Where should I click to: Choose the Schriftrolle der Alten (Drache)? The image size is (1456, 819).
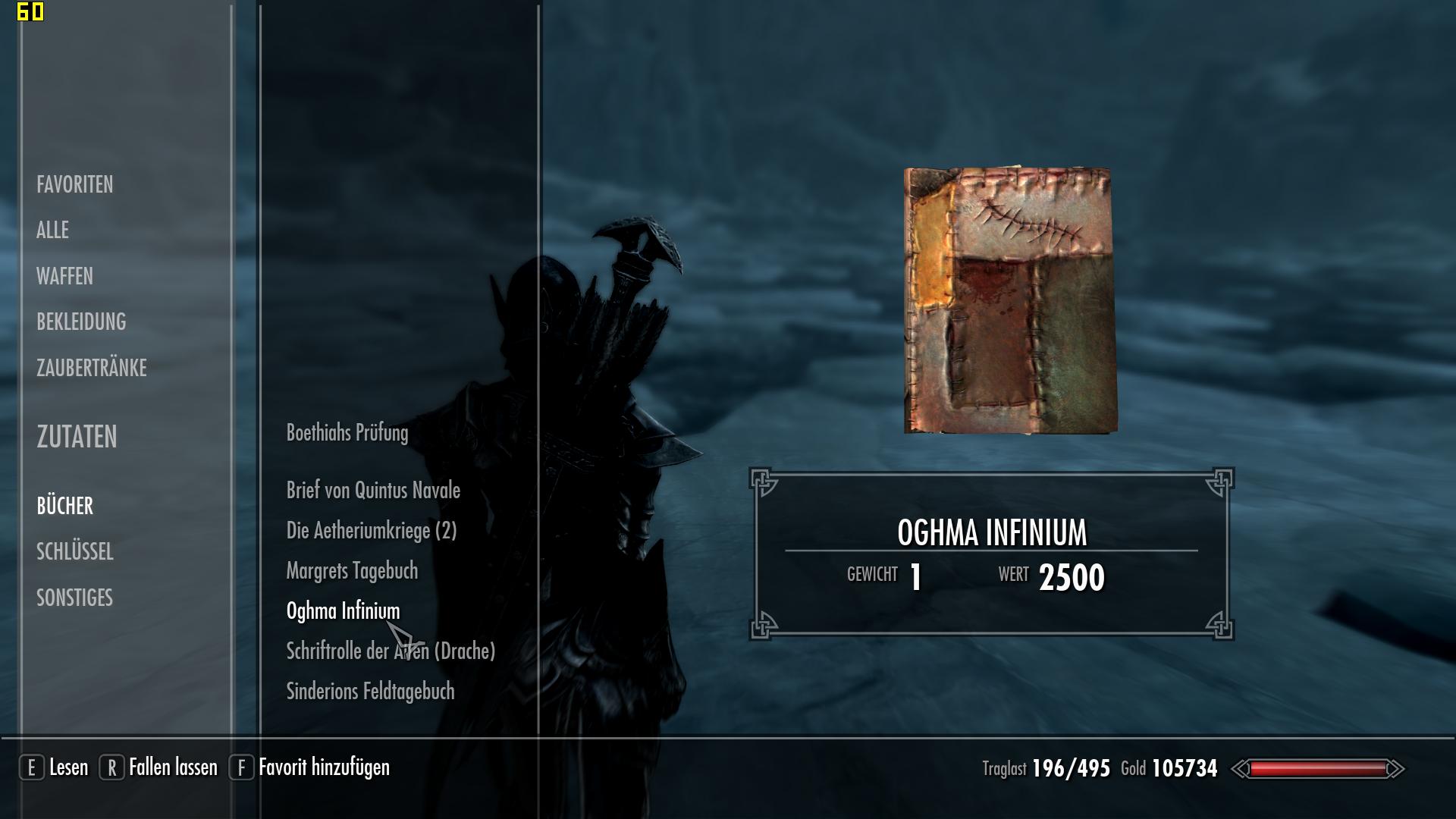tap(390, 651)
